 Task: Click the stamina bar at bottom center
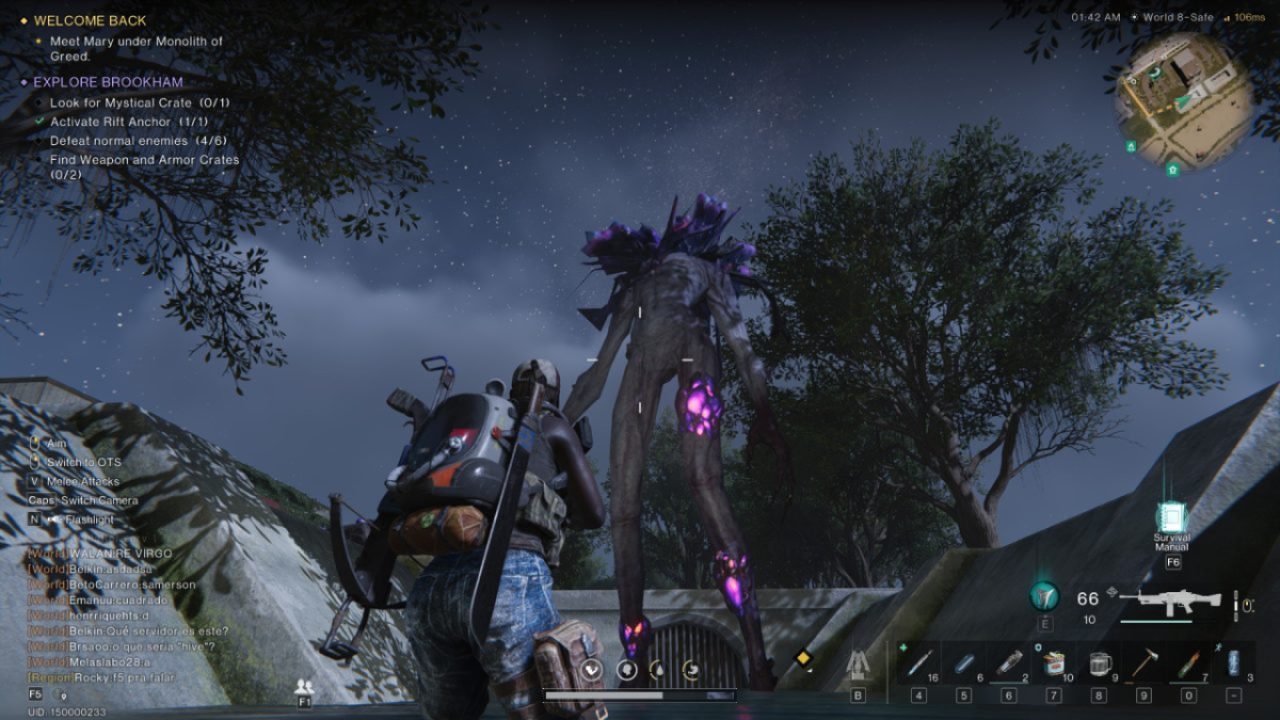pos(640,693)
